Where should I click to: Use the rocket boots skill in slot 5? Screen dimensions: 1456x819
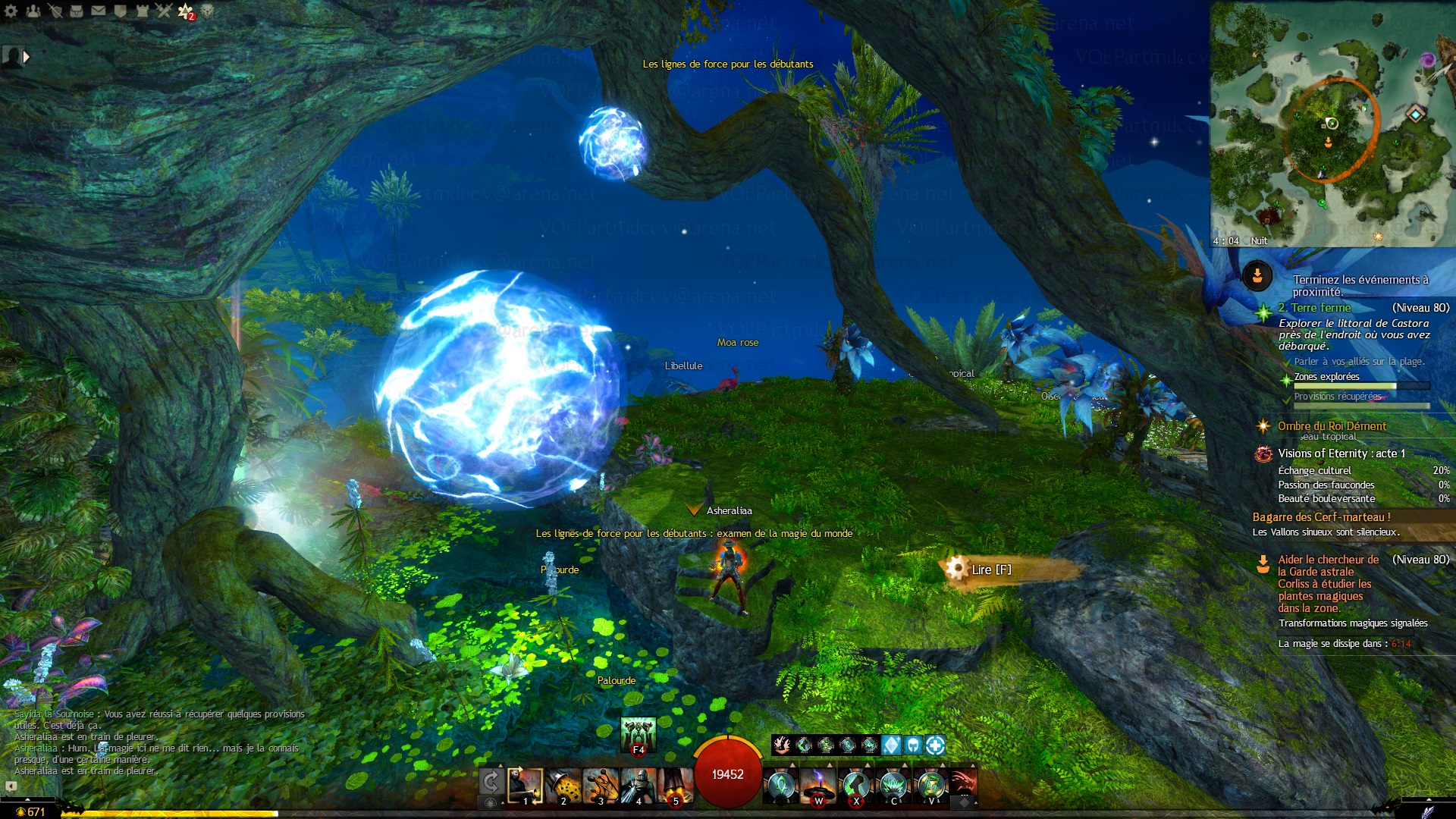(675, 786)
